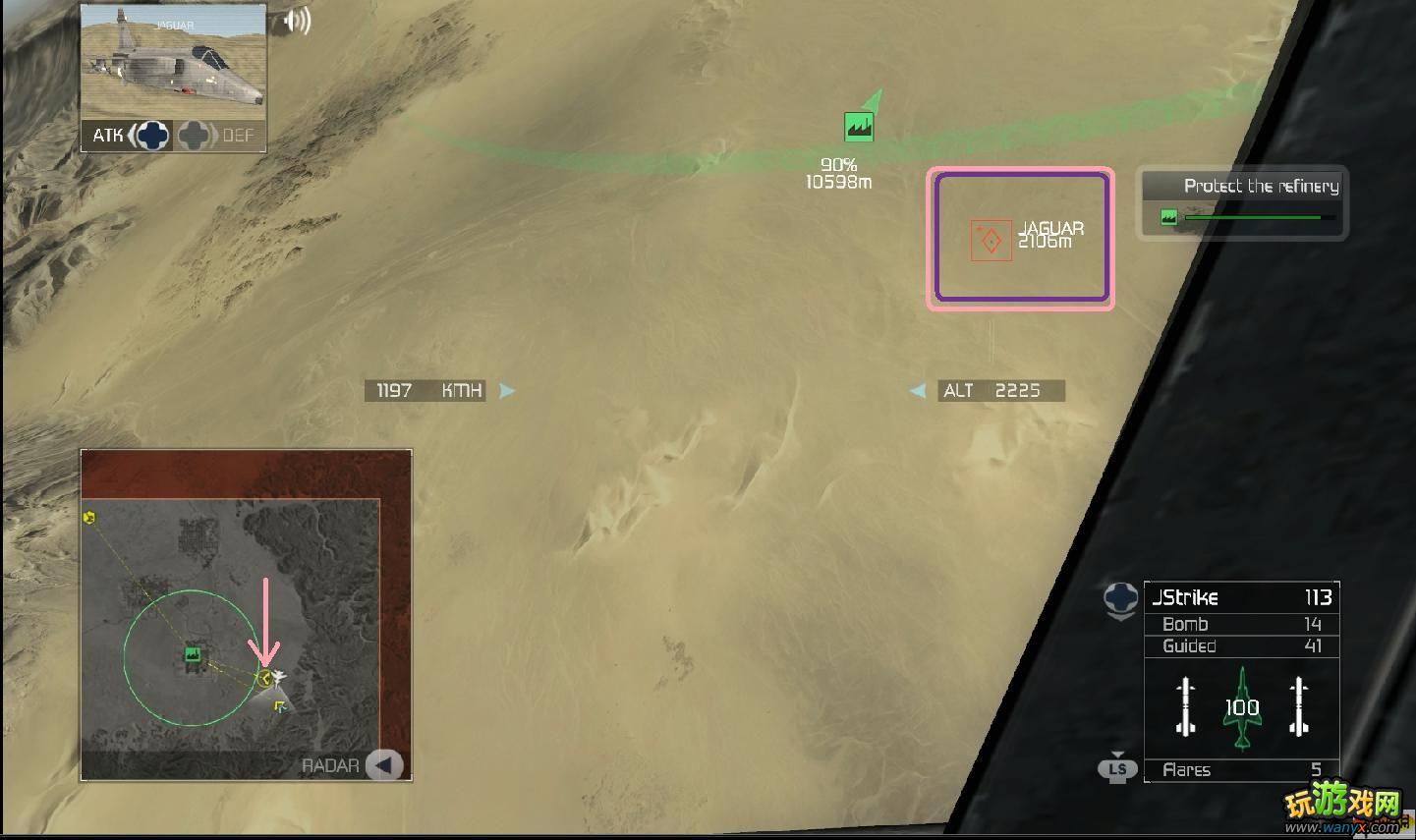Click the green refinery waypoint icon
Screen dimensions: 1416x840
click(x=859, y=126)
